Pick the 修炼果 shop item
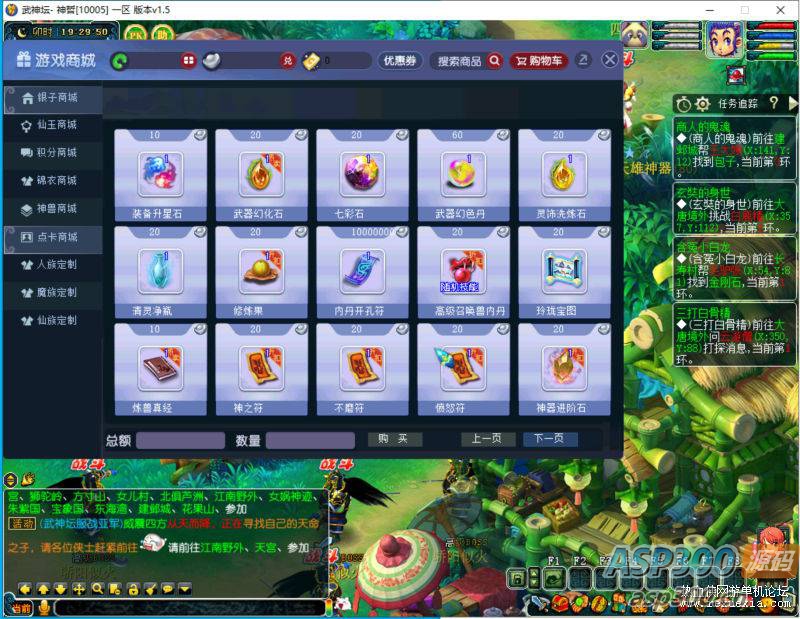This screenshot has width=800, height=619. tap(261, 271)
